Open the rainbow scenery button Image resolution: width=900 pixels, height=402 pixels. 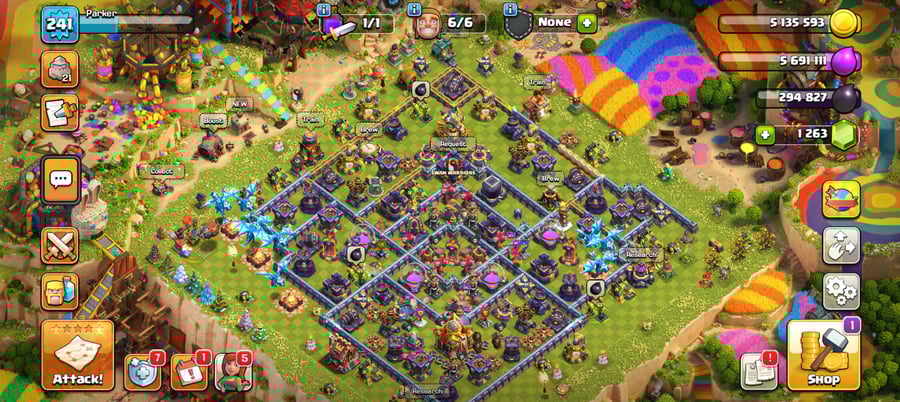[x=841, y=198]
